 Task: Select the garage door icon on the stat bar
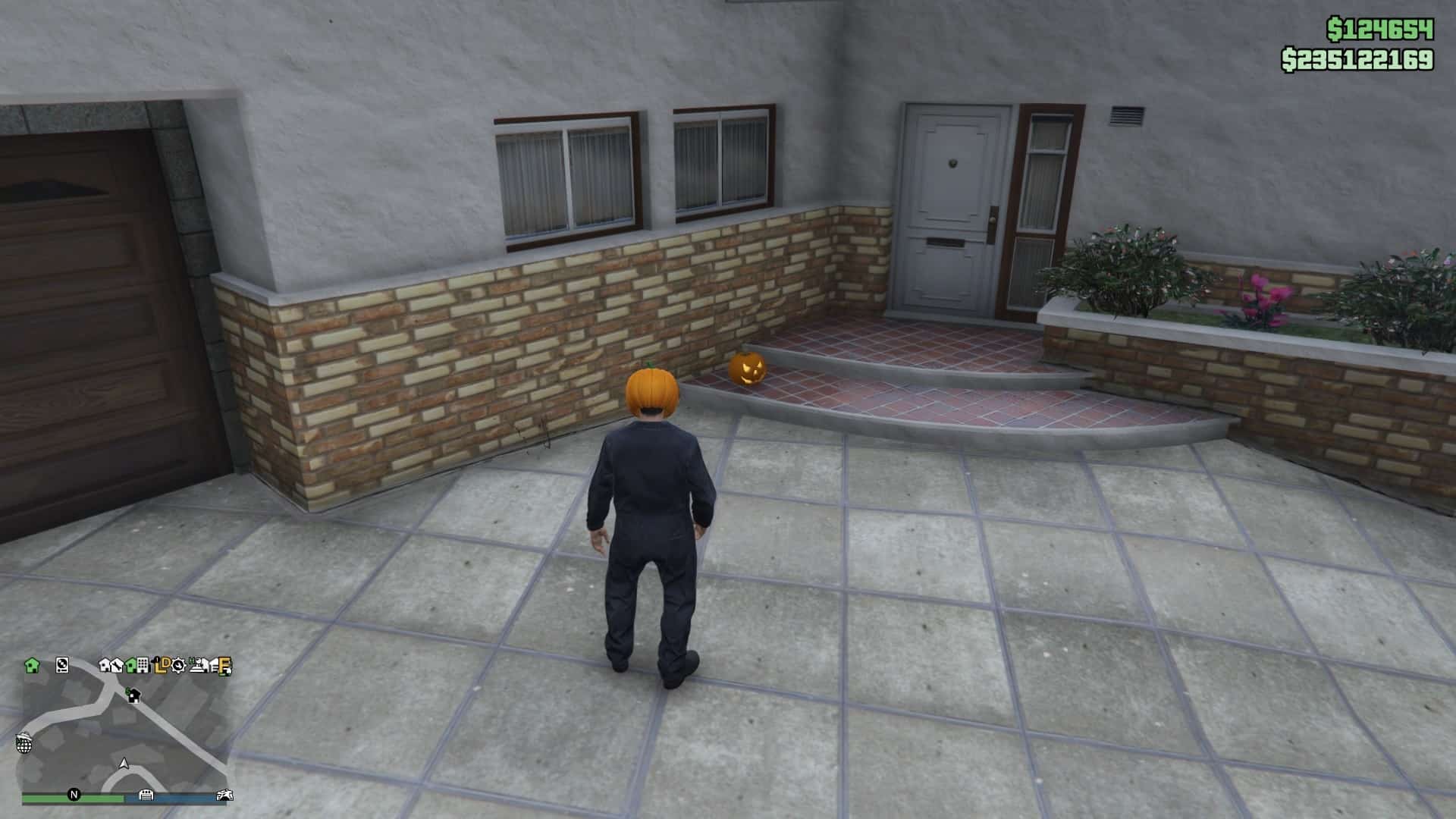point(146,795)
